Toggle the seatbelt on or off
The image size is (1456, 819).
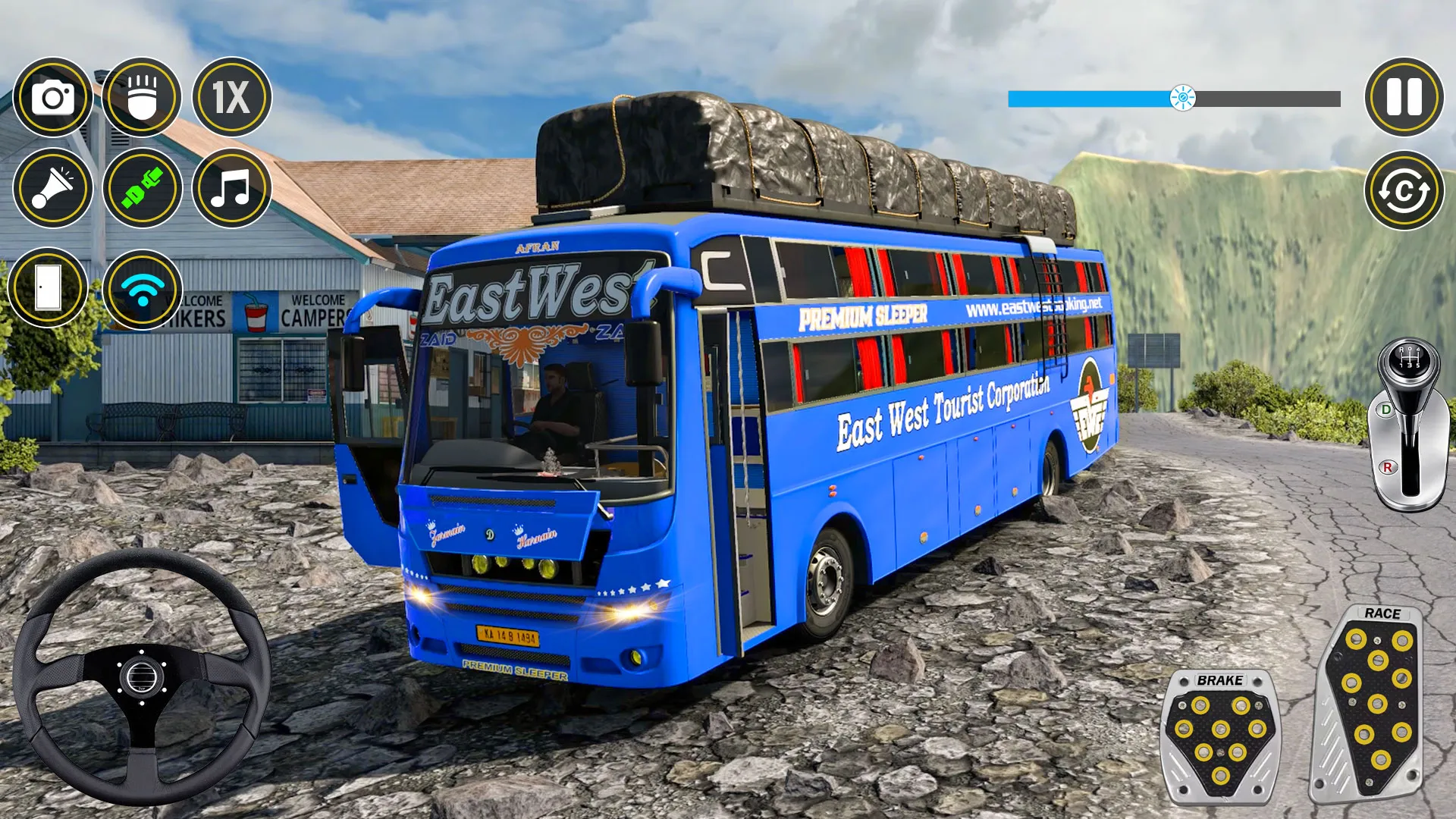(140, 188)
